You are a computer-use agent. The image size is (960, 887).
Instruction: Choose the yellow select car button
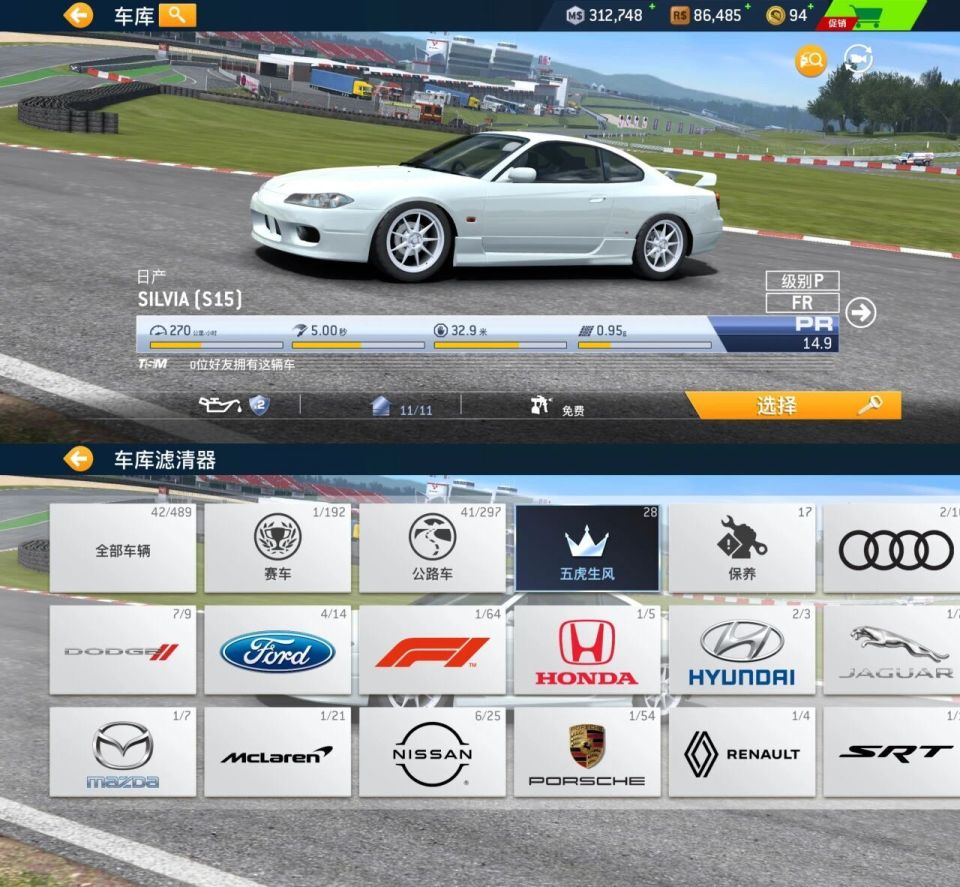coord(792,405)
